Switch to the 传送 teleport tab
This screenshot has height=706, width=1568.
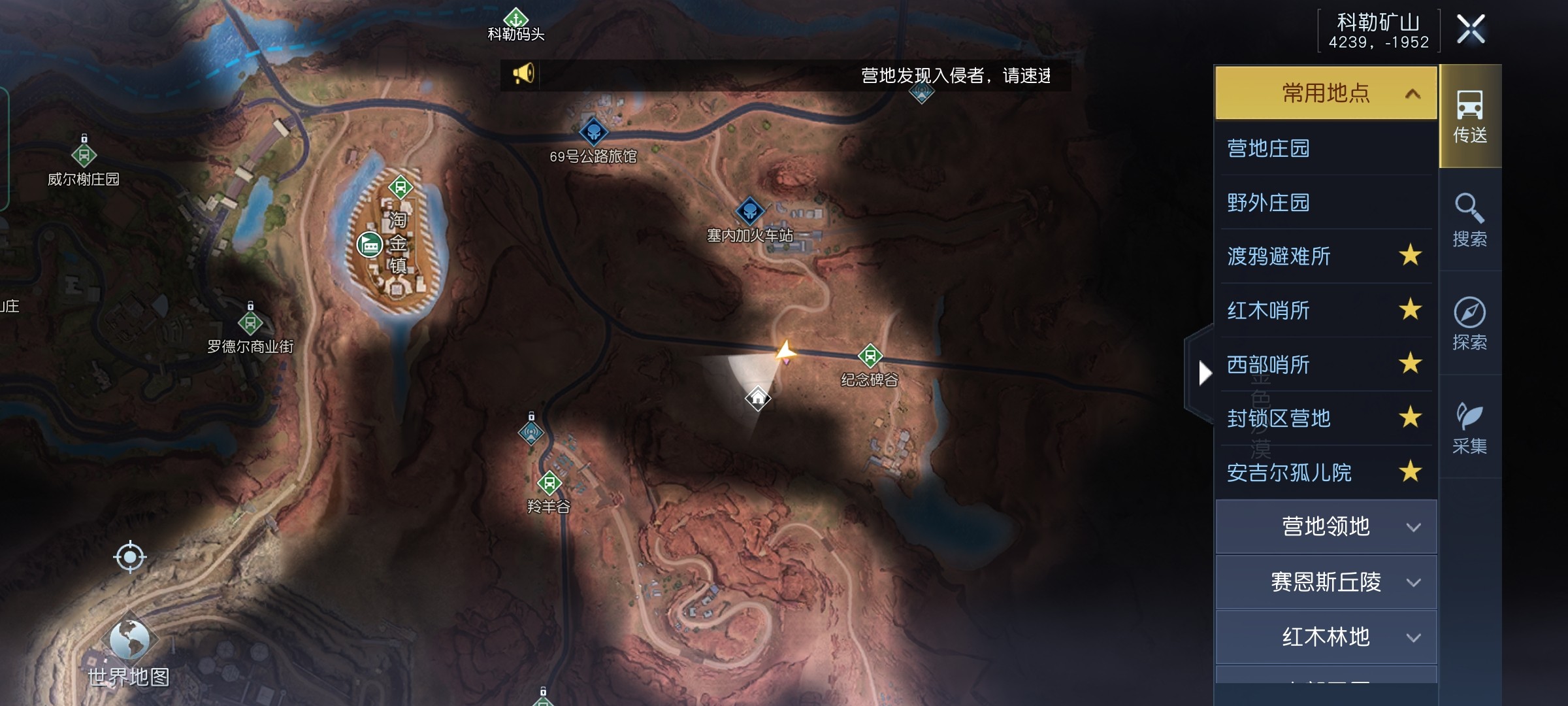[x=1469, y=116]
